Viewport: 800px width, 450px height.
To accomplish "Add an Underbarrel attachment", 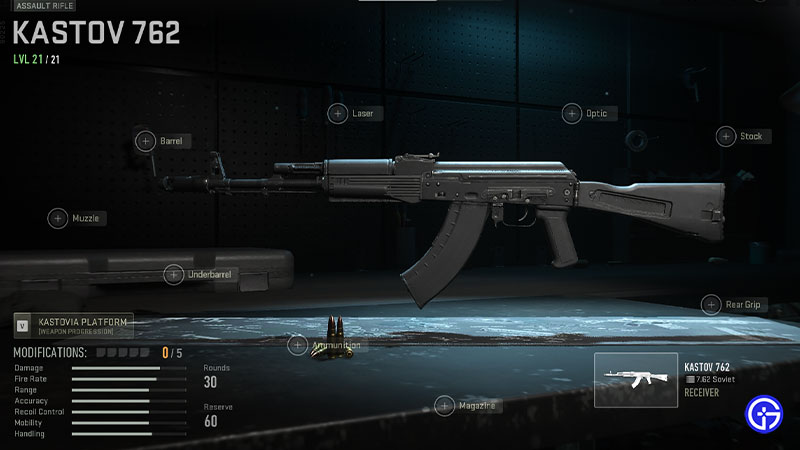I will click(174, 273).
